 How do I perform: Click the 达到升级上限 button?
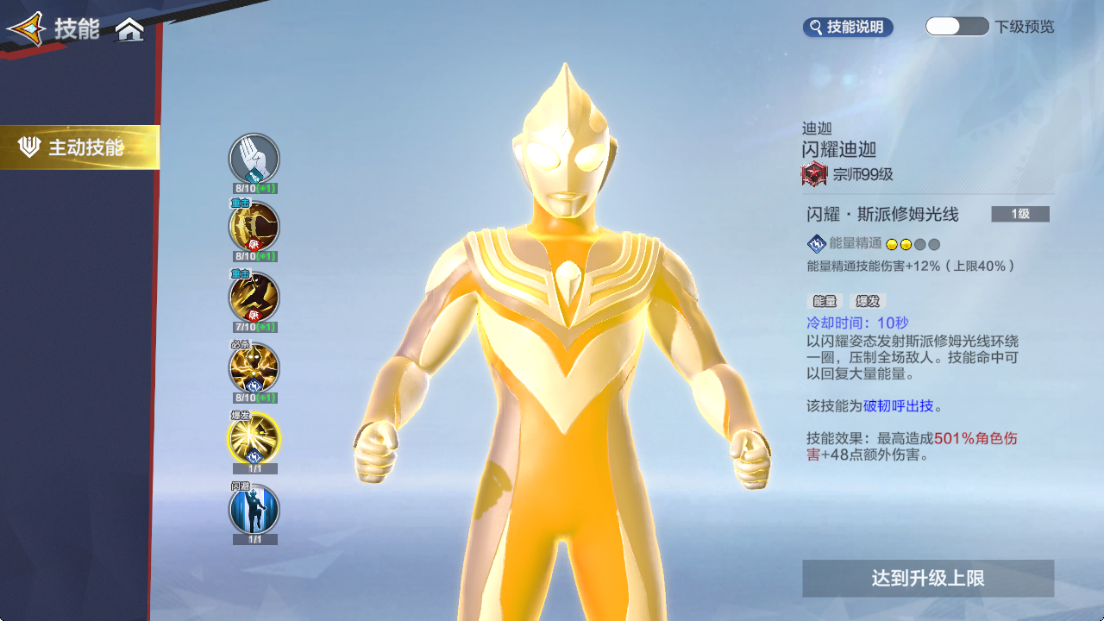coord(927,578)
